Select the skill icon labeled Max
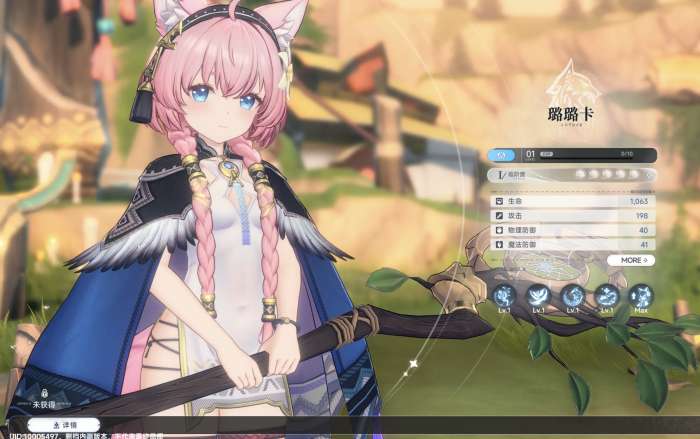This screenshot has width=700, height=439. pos(641,295)
